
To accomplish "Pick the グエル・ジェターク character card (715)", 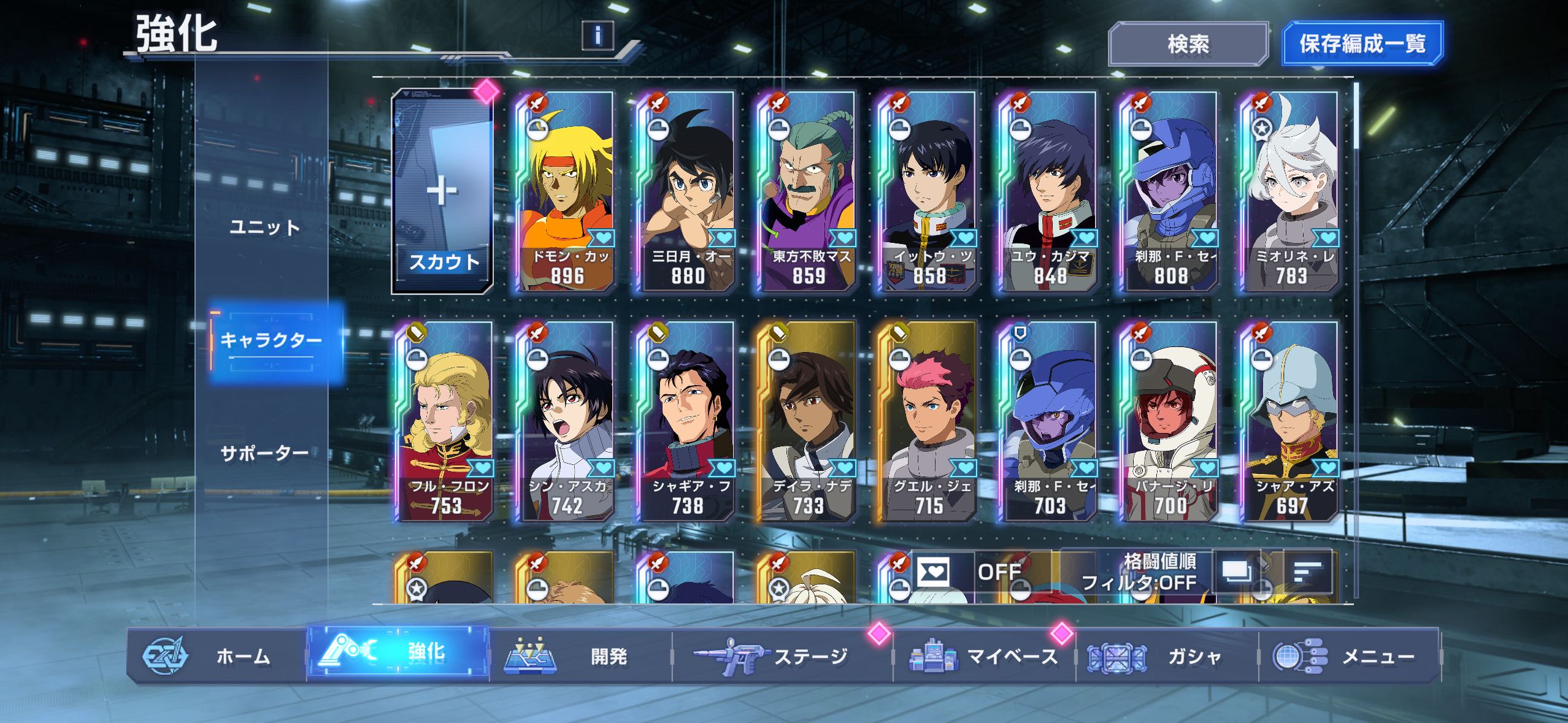I will [928, 422].
